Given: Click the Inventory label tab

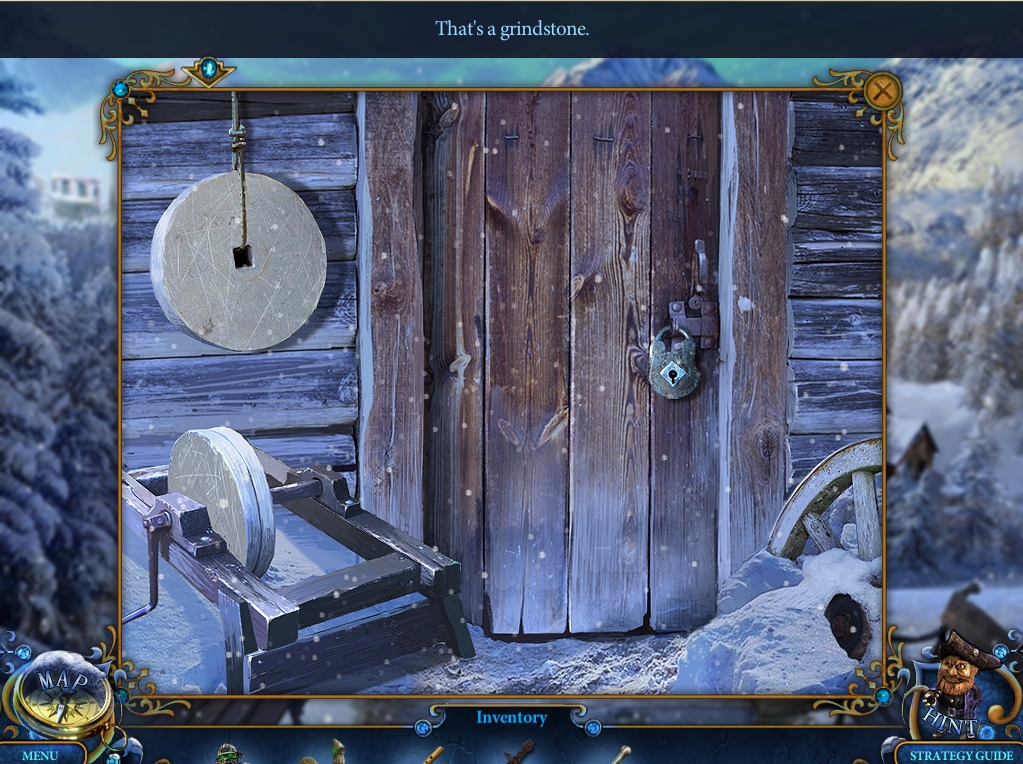Looking at the screenshot, I should tap(511, 717).
